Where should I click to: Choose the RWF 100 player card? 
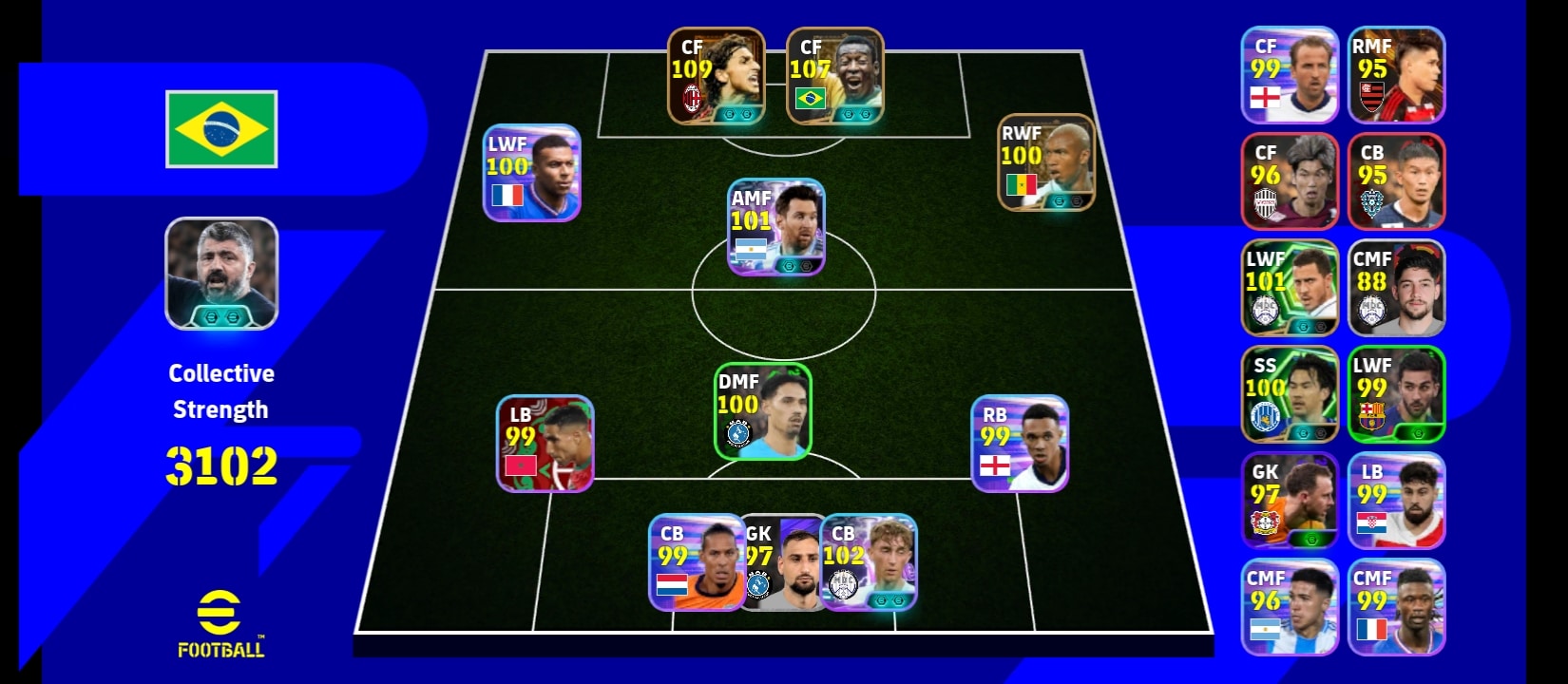[1045, 162]
